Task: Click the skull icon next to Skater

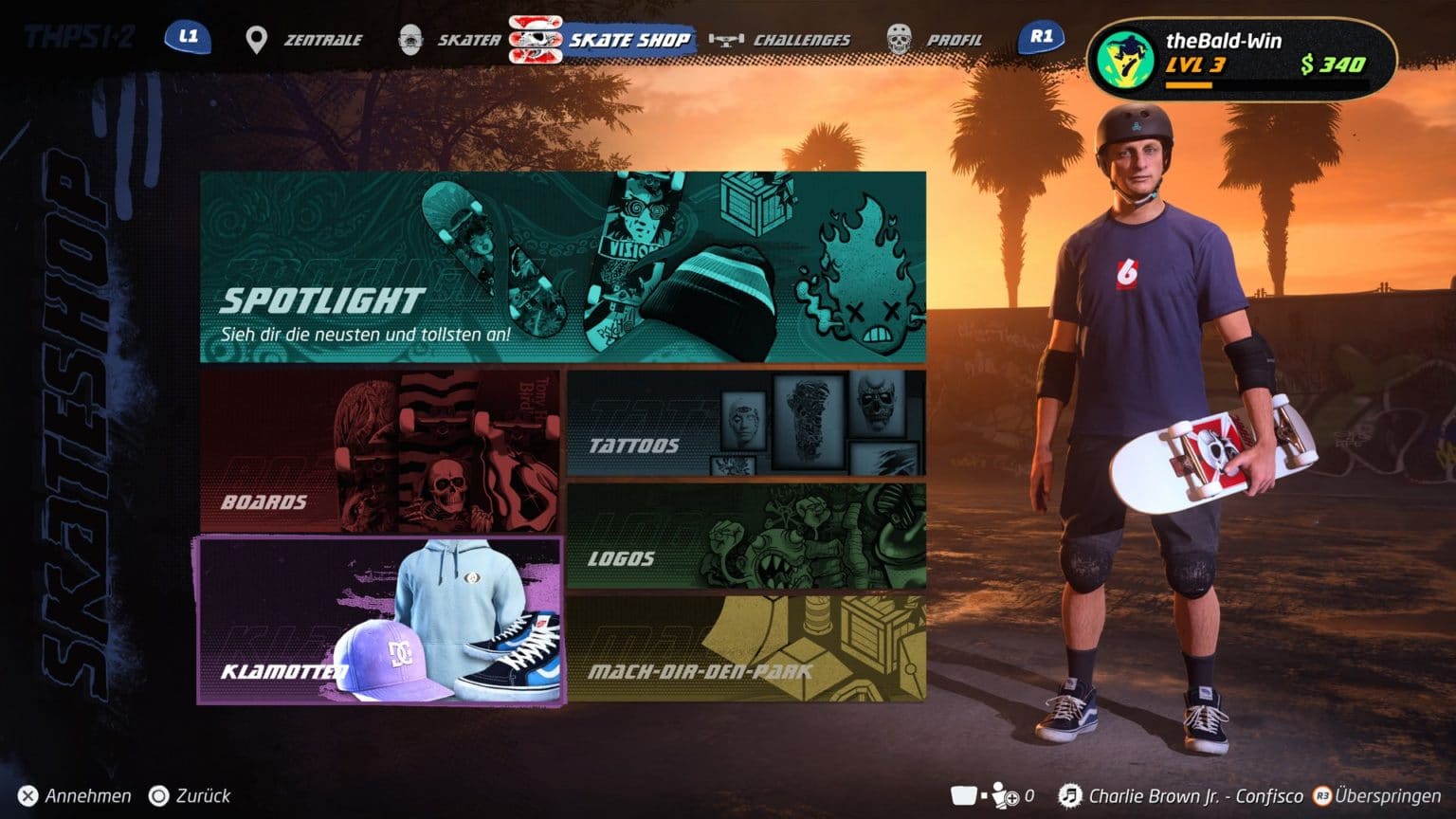Action: point(409,38)
